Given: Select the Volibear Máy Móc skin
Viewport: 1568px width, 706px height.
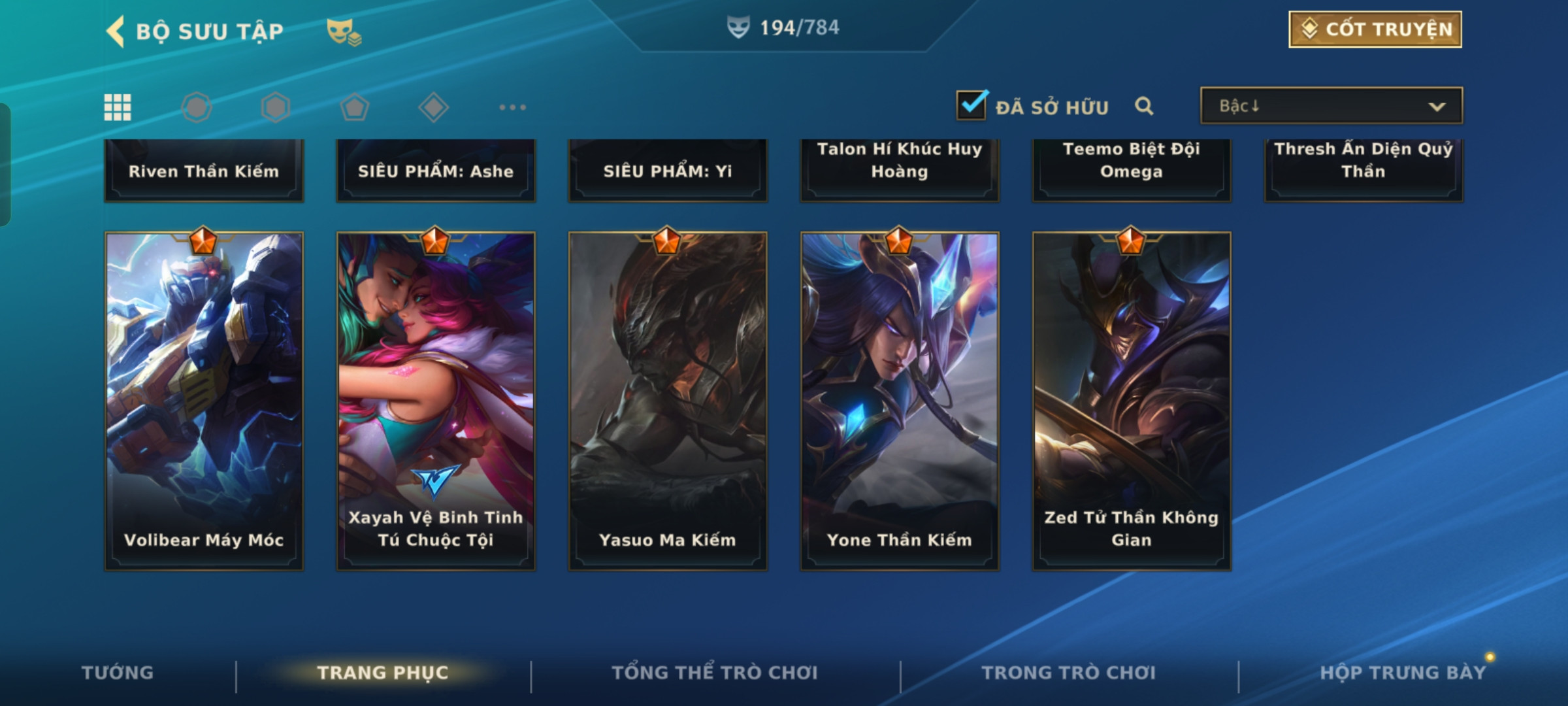Looking at the screenshot, I should (204, 400).
